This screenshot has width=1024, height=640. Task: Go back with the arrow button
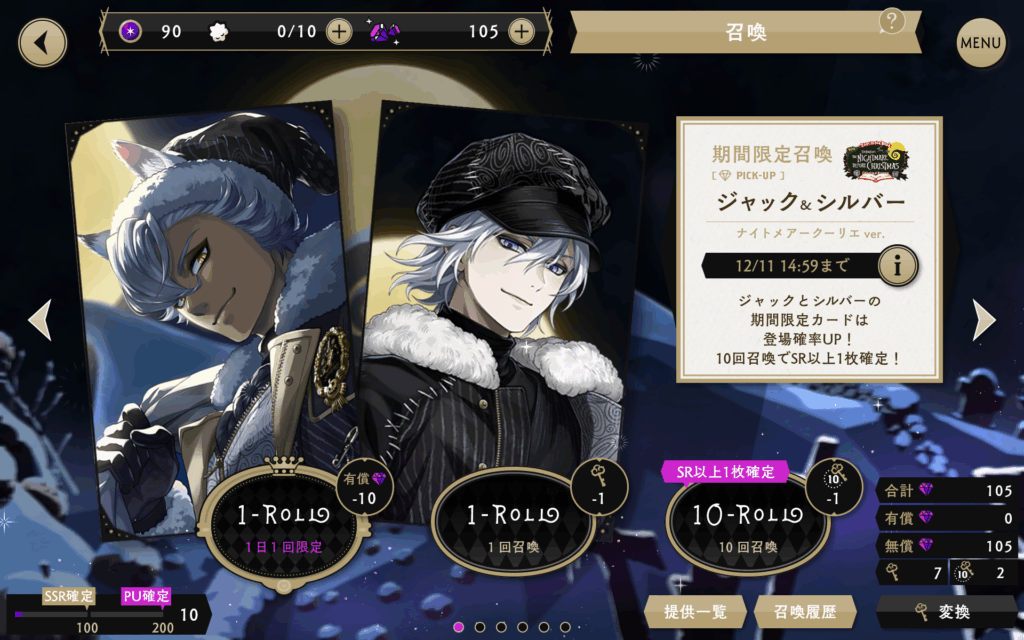coord(42,43)
